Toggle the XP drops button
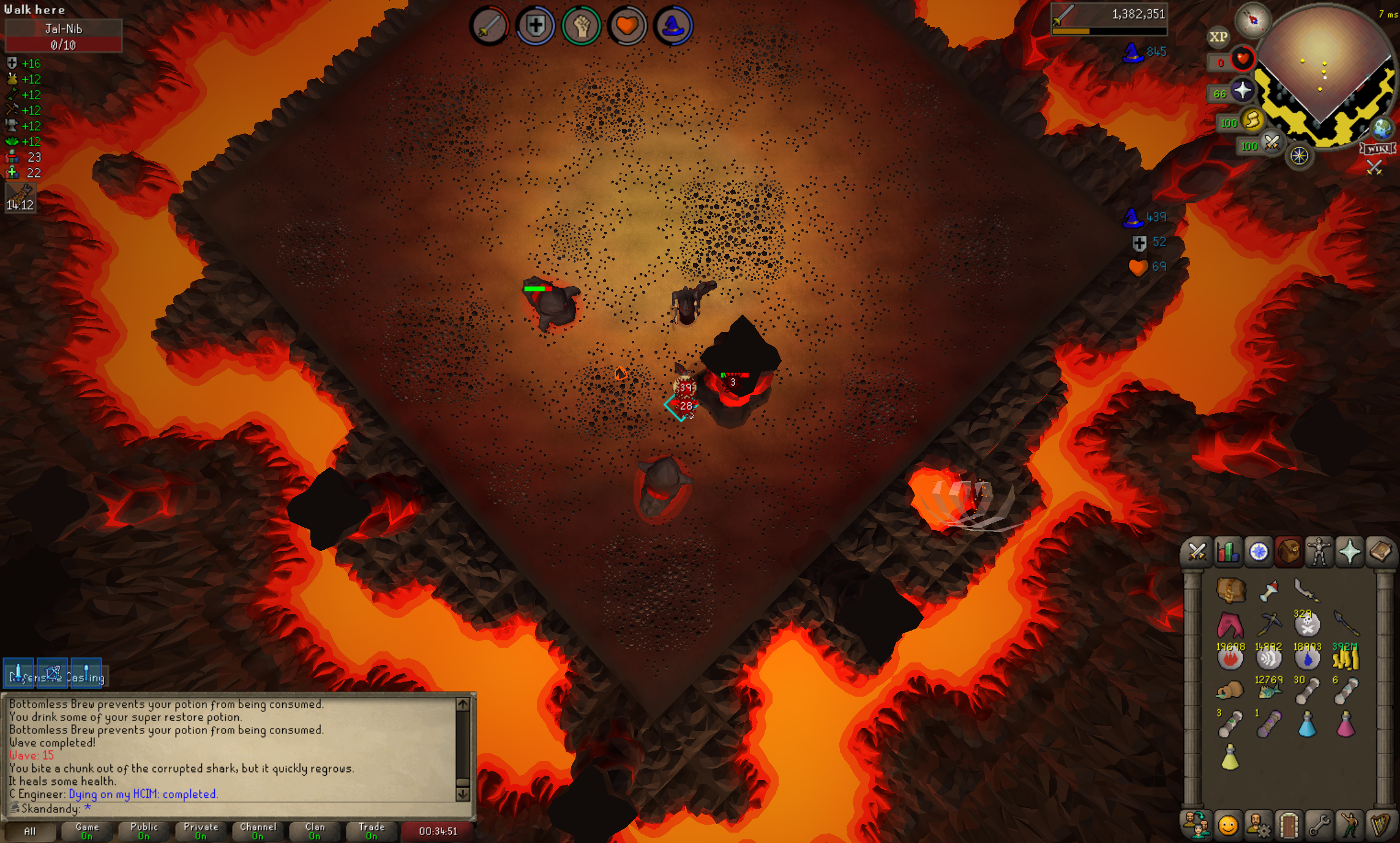 [1218, 37]
